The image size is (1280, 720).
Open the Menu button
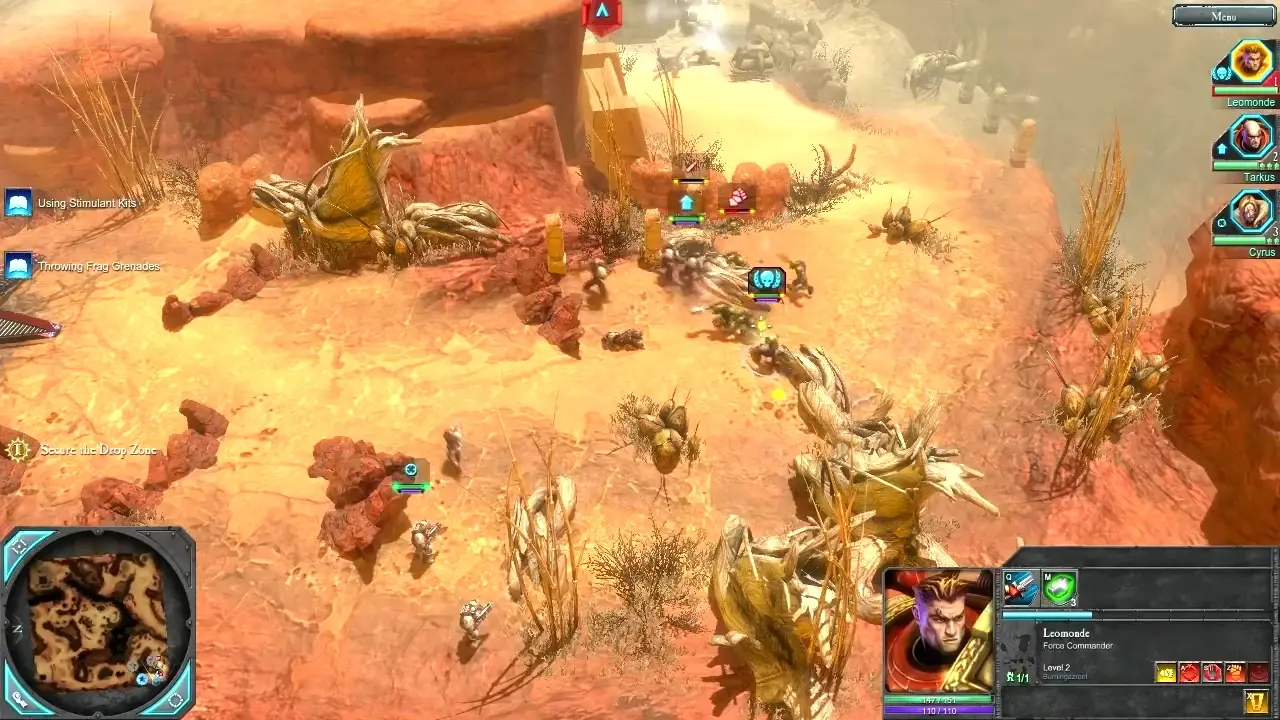click(1224, 16)
